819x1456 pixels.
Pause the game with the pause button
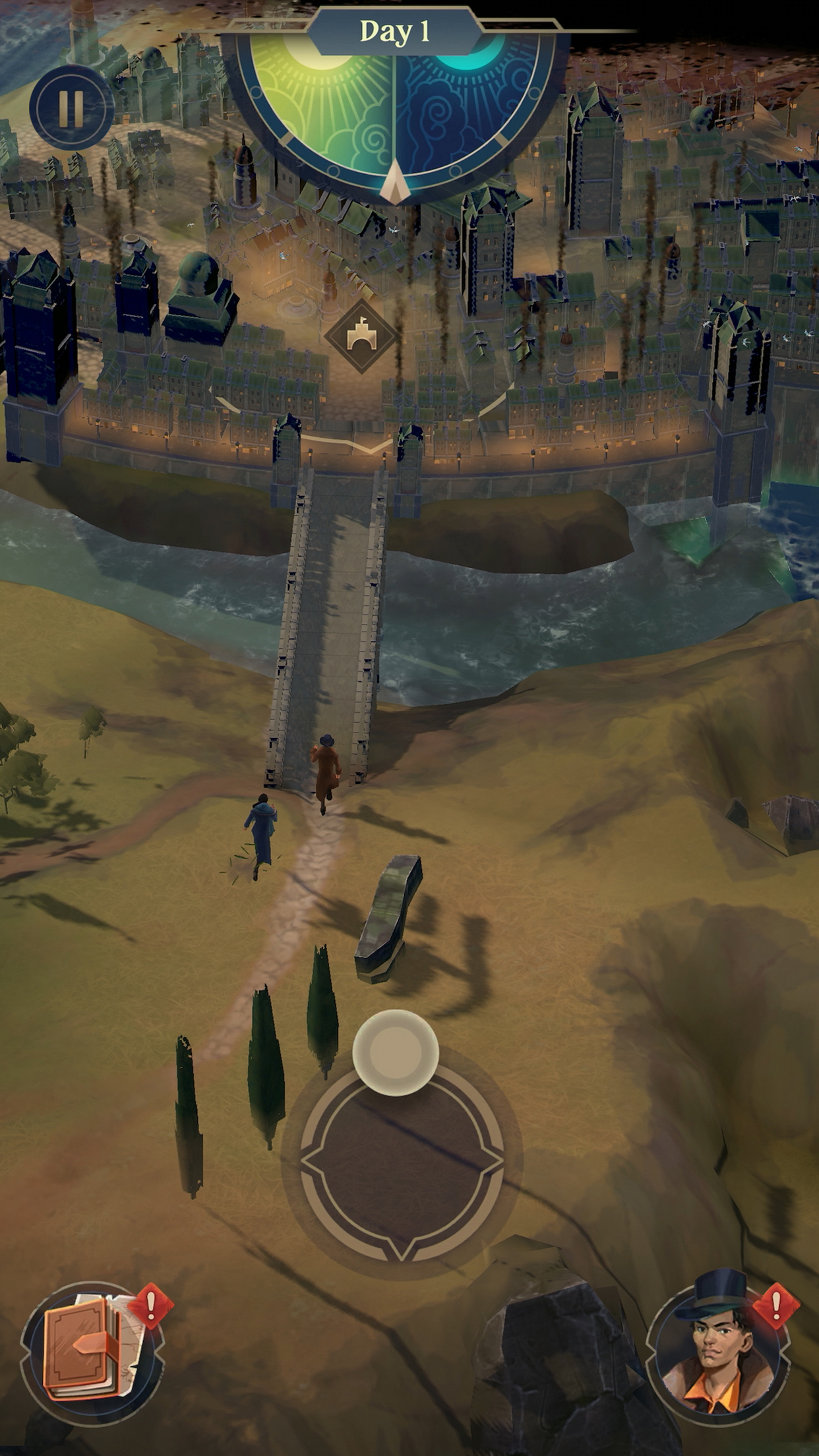[71, 107]
